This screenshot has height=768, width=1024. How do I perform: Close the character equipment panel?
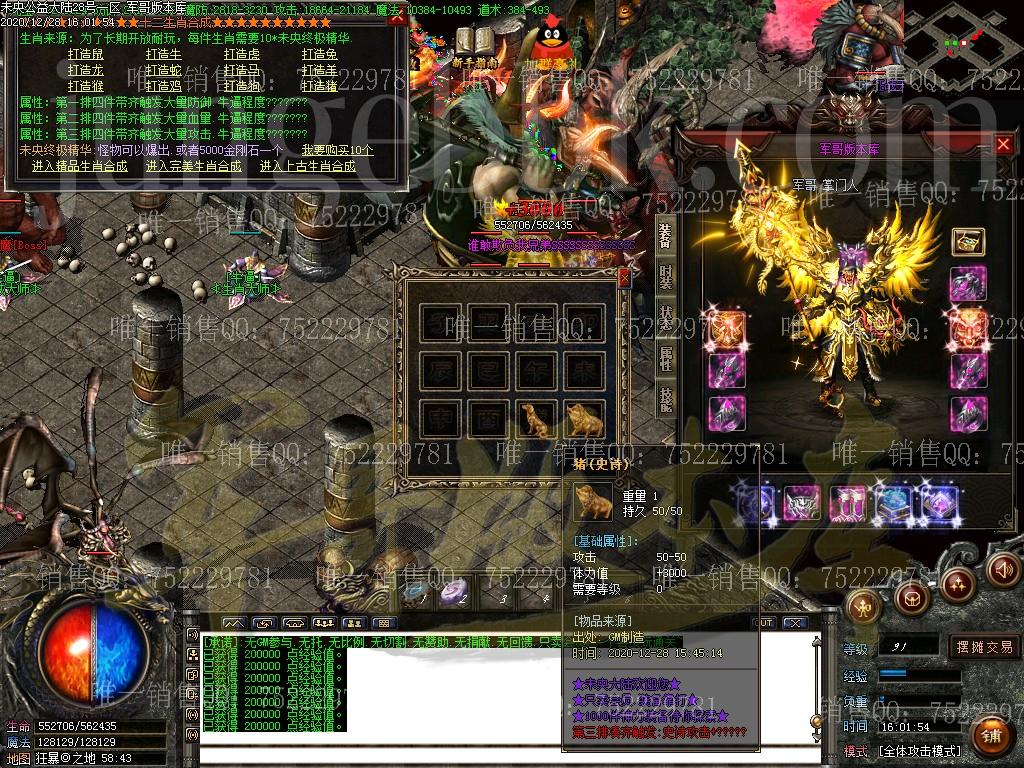(1003, 145)
